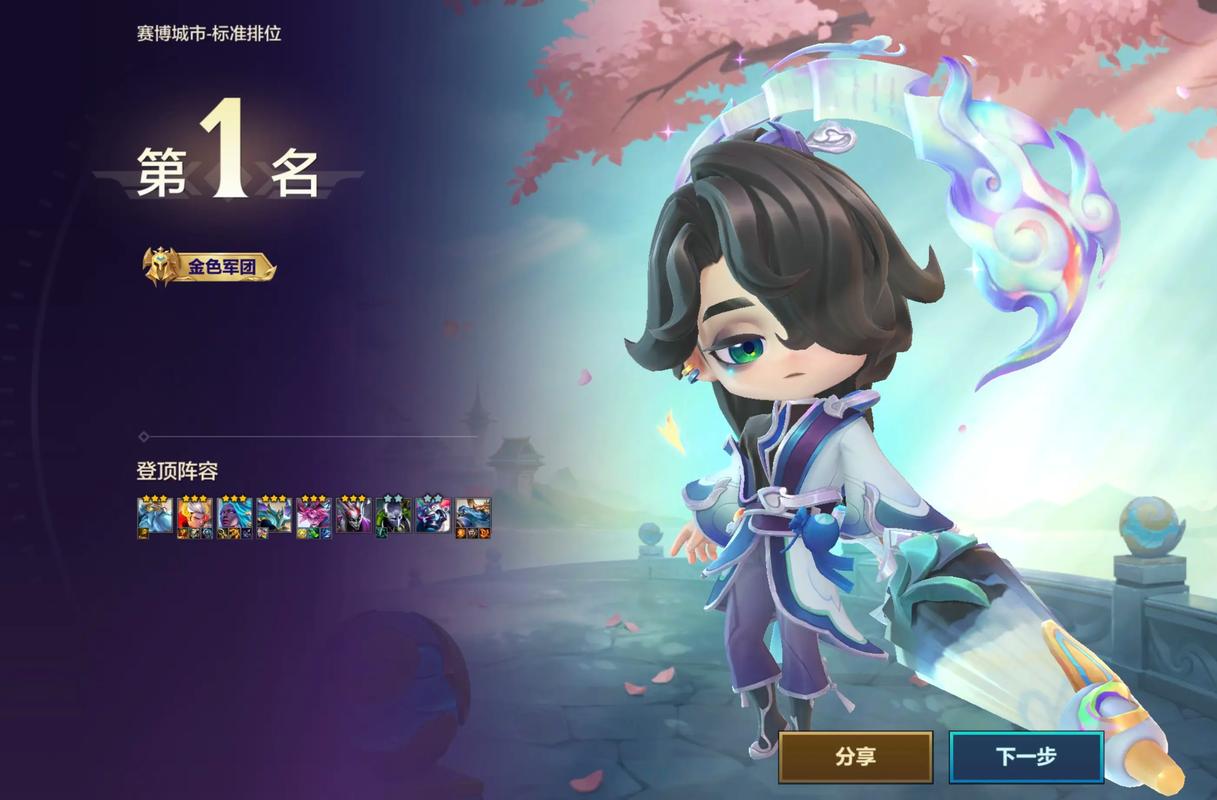The width and height of the screenshot is (1217, 800).
Task: Open the 金色军团 golden legion badge
Action: [x=209, y=267]
